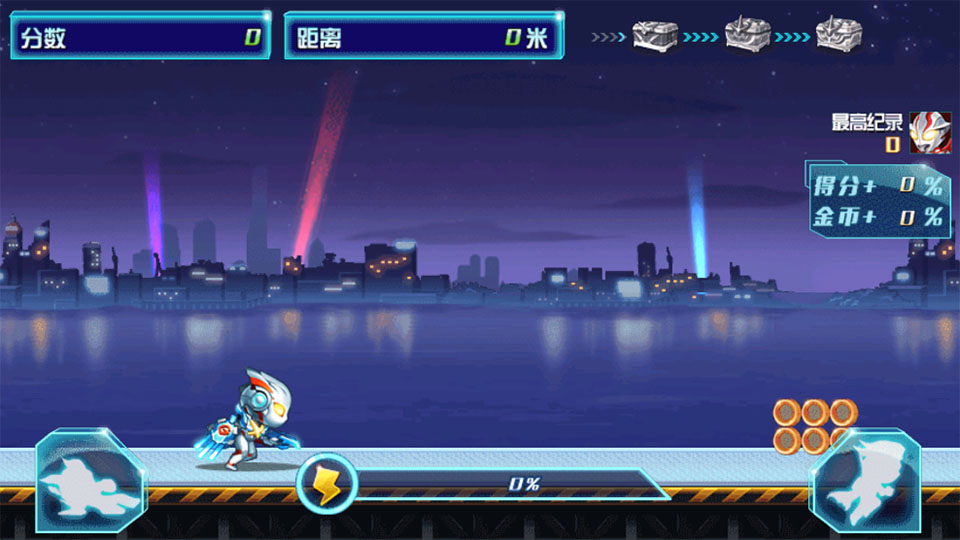Activate the lightning bolt energy icon
The image size is (960, 540).
pos(327,485)
